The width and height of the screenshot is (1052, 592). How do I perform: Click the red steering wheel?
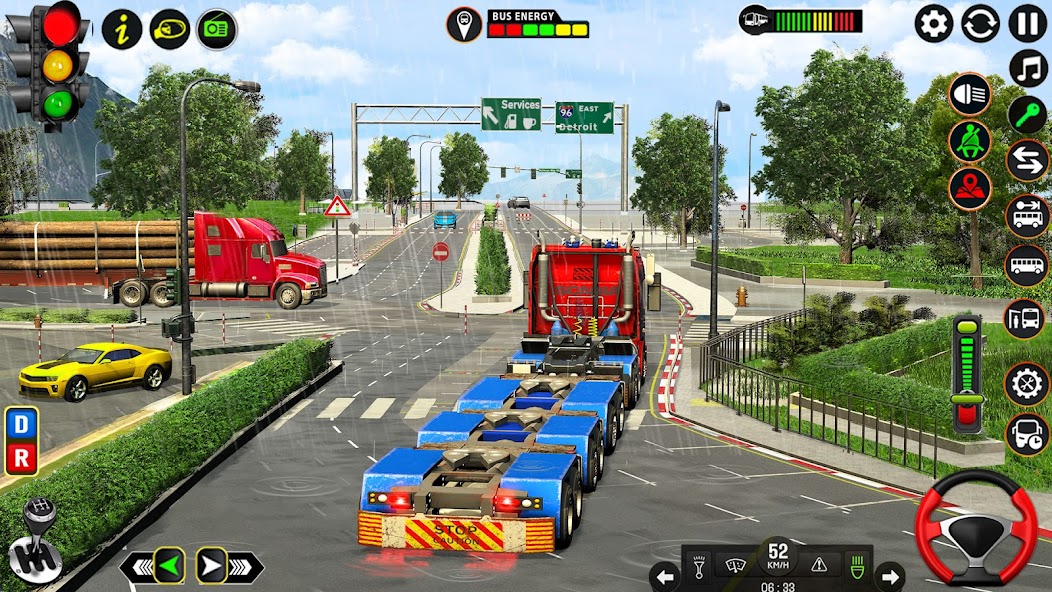point(977,526)
